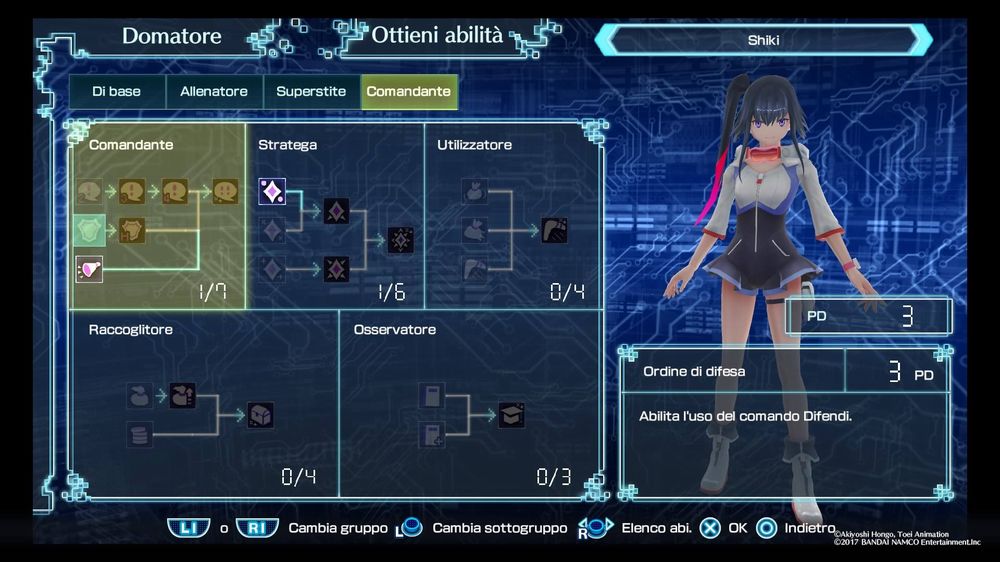Open the Allenatore tab
This screenshot has width=1000, height=562.
214,92
